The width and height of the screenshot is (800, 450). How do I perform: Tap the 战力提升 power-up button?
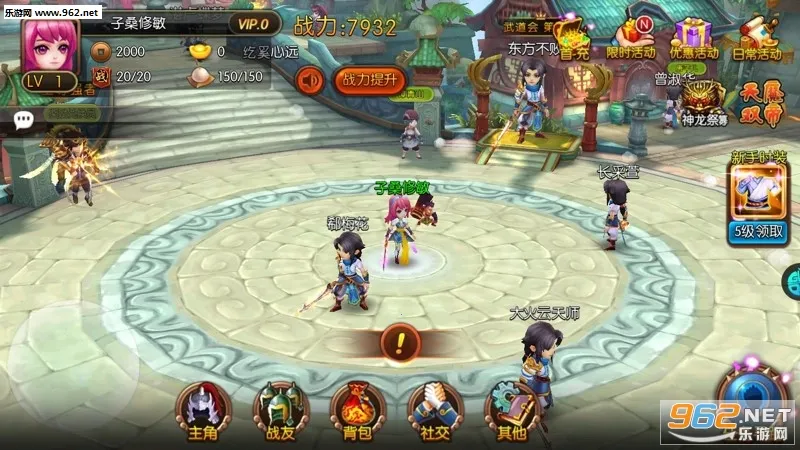click(369, 79)
